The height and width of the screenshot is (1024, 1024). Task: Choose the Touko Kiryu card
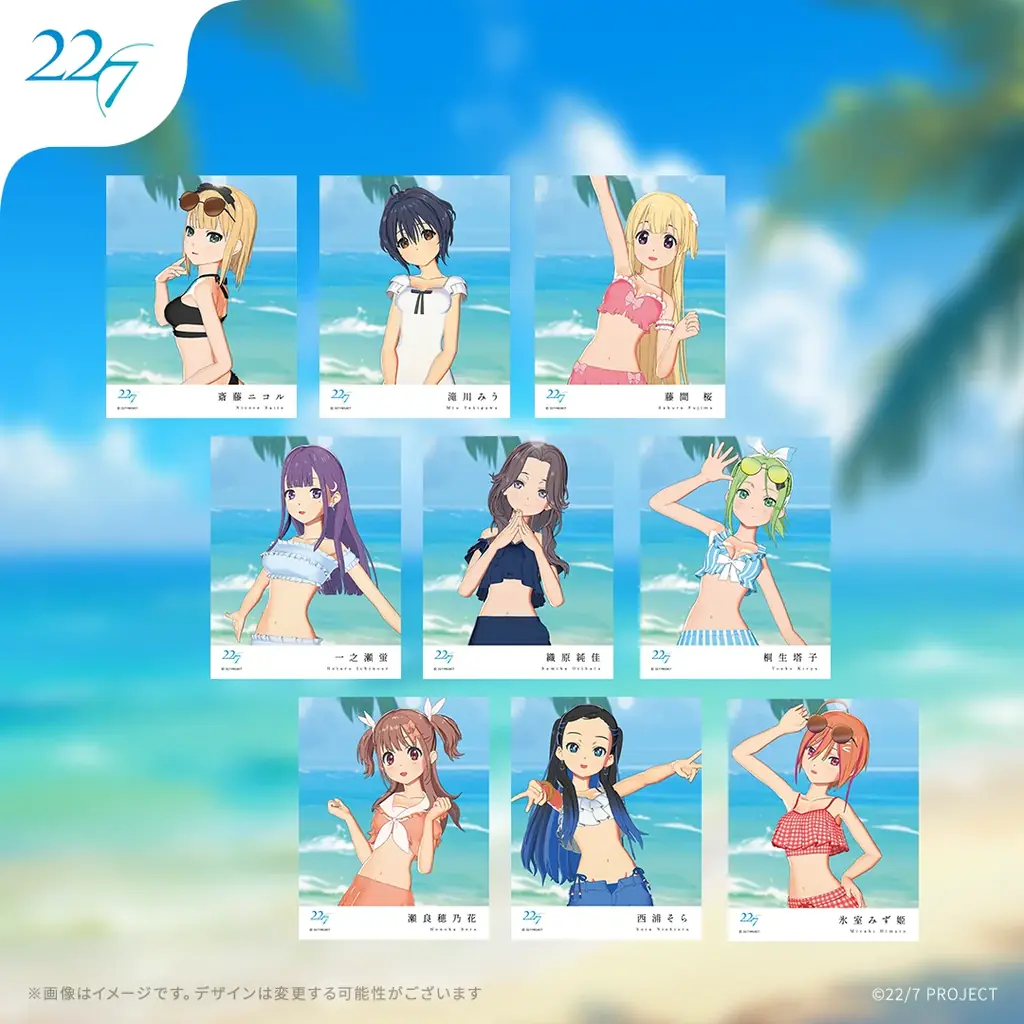tap(735, 557)
